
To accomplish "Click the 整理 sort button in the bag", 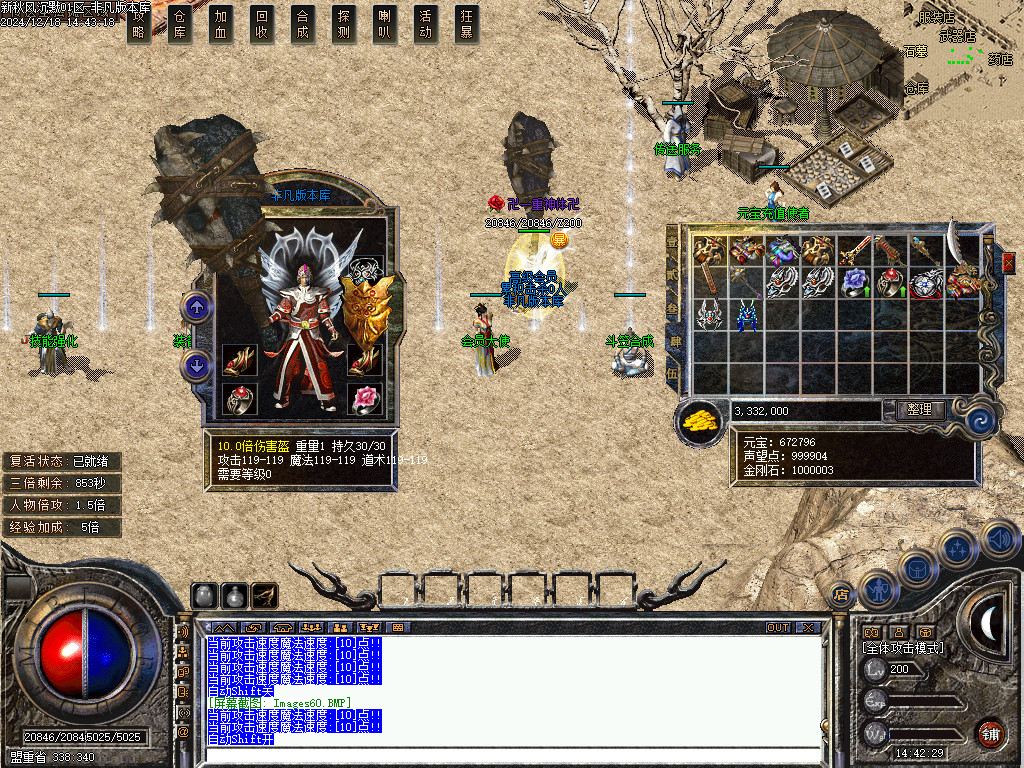I will (x=913, y=410).
